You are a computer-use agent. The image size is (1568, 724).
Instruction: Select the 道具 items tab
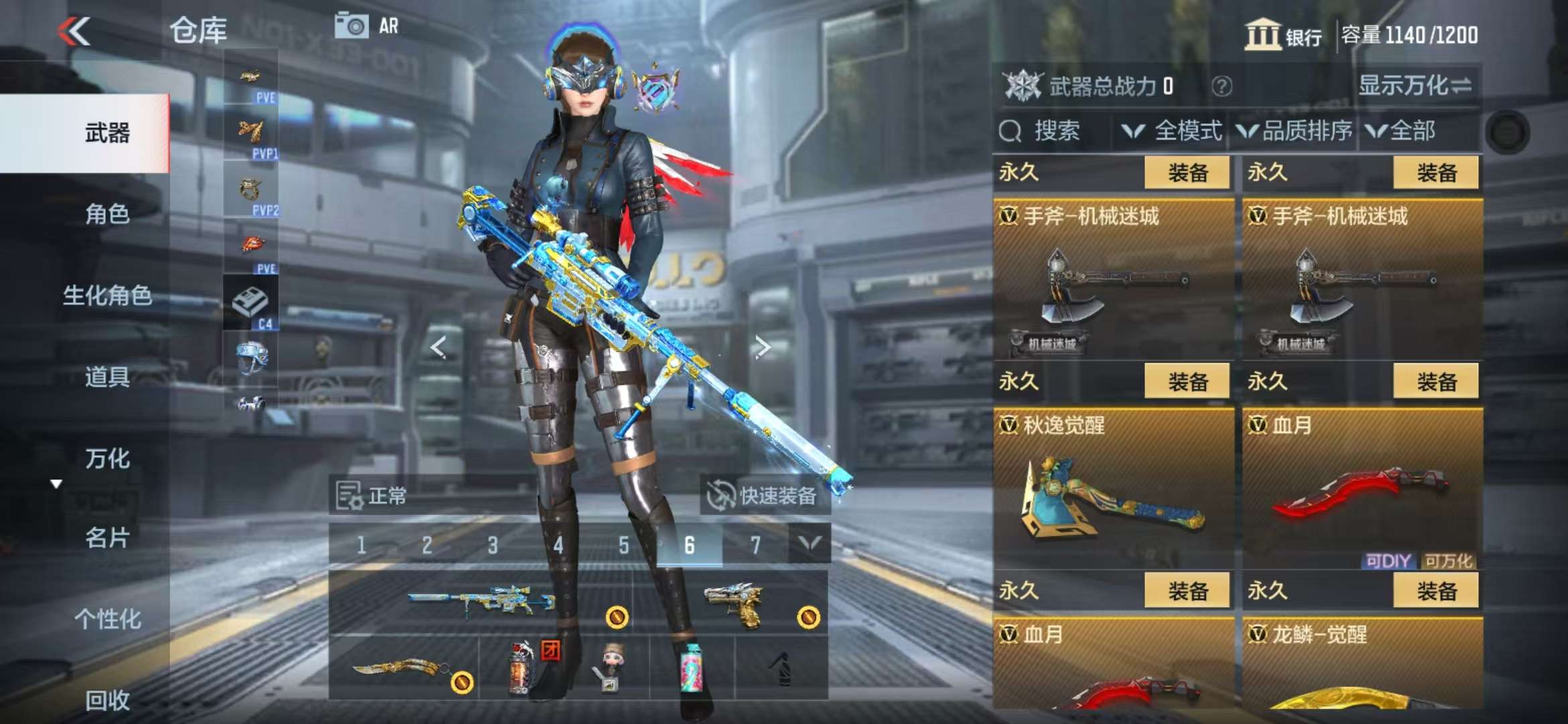click(107, 377)
